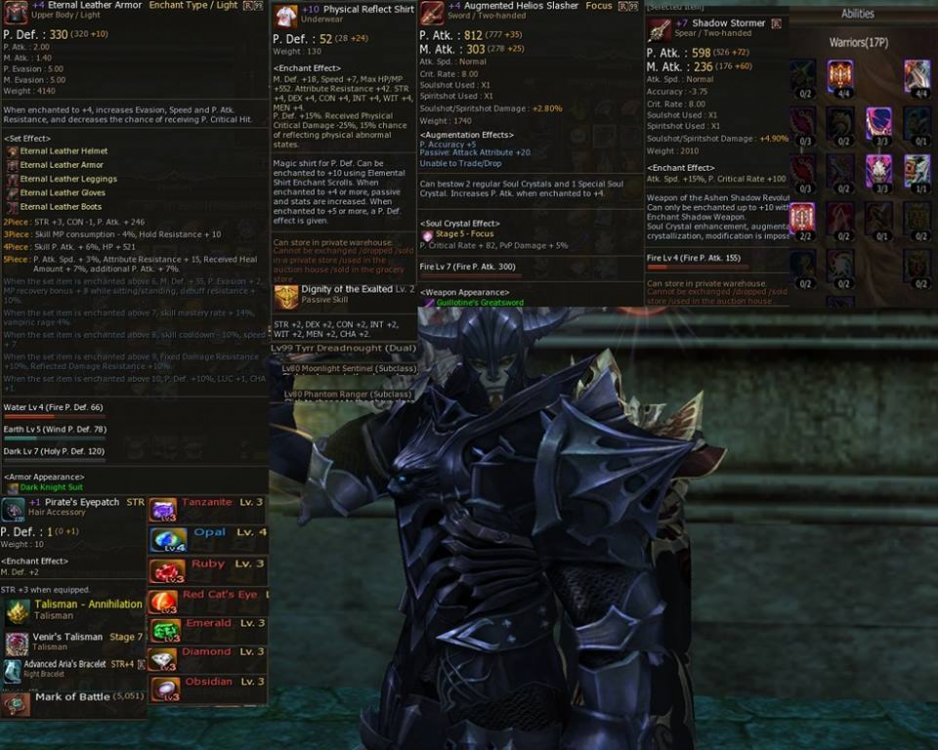Click the Dignity of the Exalted skill icon
Viewport: 938px width, 750px height.
tap(285, 296)
